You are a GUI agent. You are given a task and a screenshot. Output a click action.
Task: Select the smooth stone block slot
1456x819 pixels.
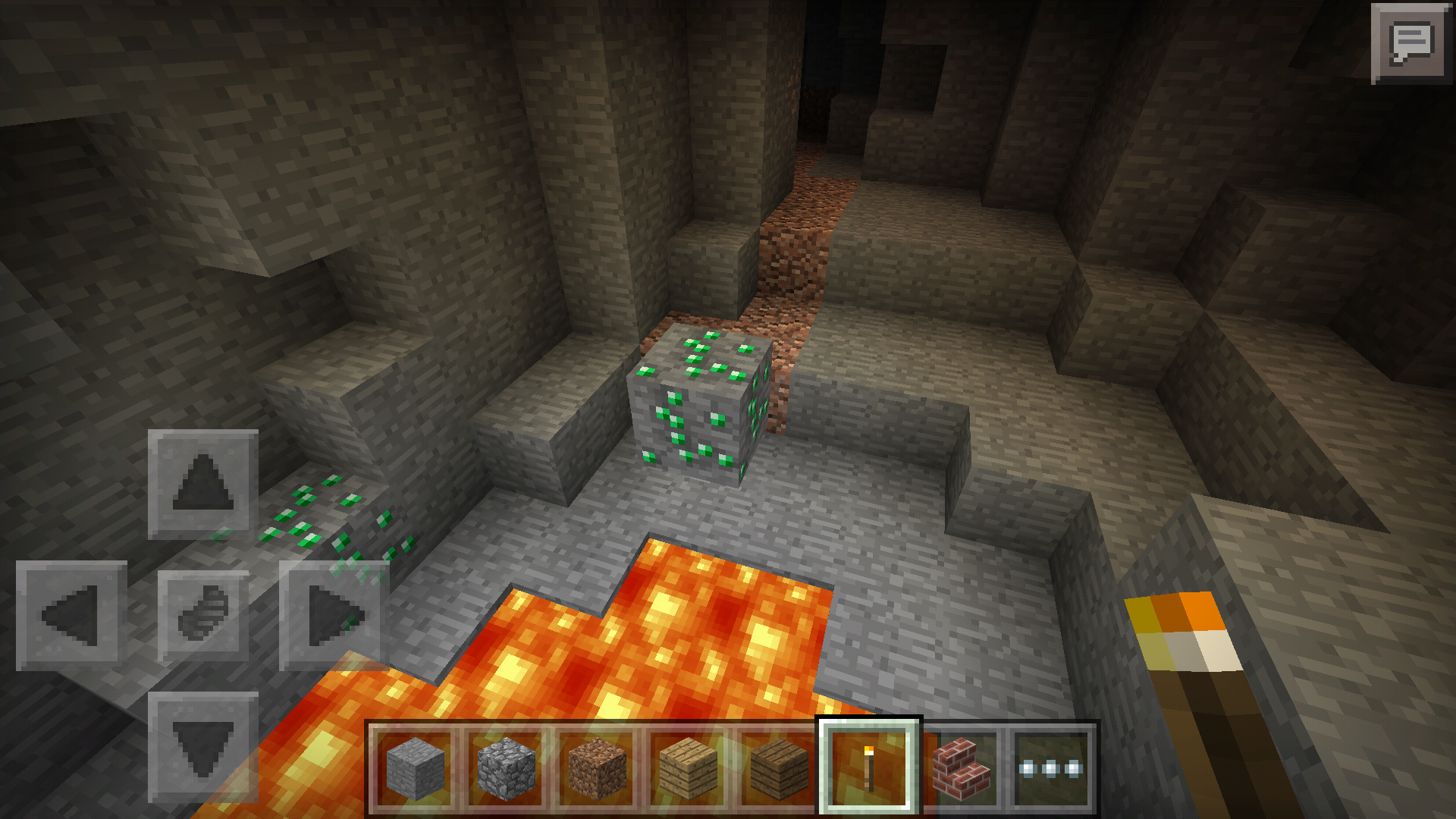(x=415, y=767)
